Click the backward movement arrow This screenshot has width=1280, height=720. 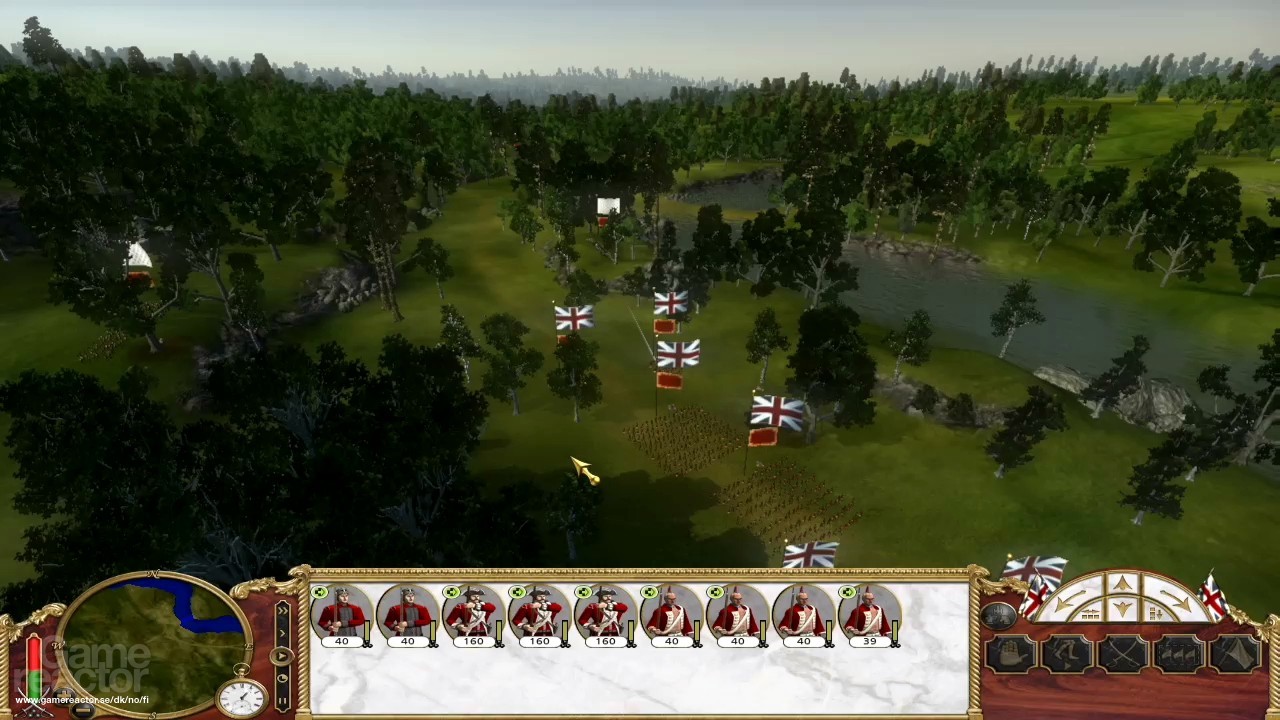(x=1123, y=609)
